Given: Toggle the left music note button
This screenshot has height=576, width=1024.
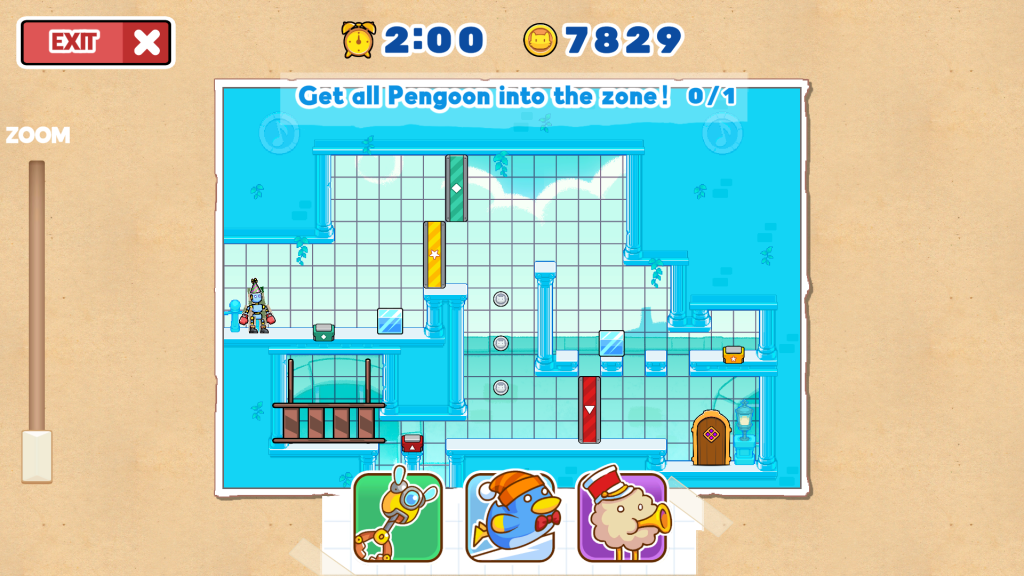Looking at the screenshot, I should (279, 132).
